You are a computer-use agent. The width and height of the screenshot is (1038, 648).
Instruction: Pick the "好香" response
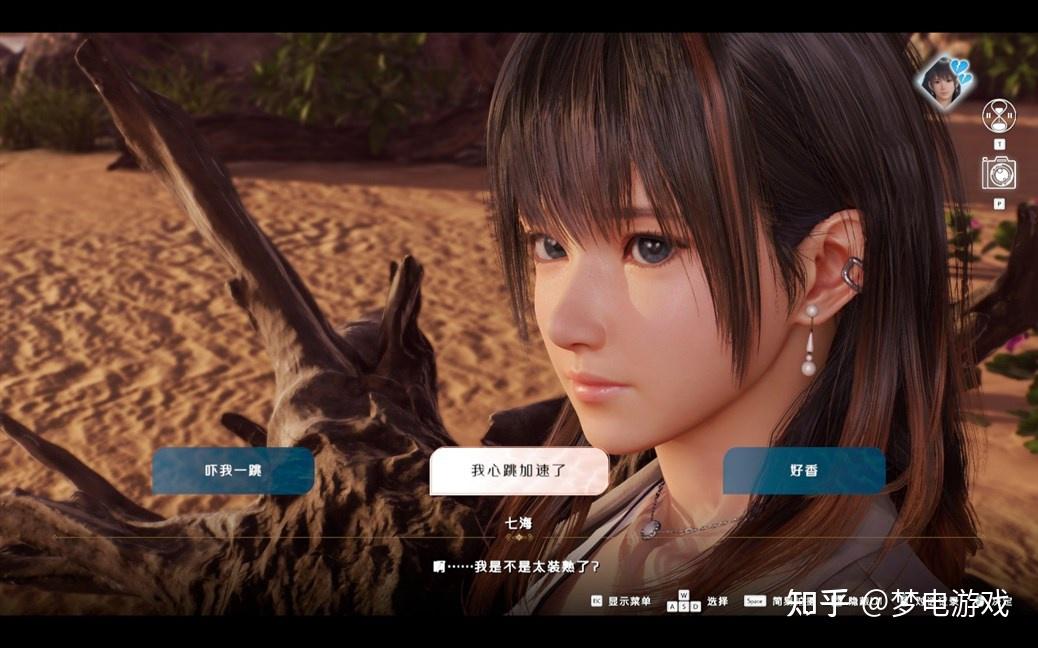click(803, 470)
